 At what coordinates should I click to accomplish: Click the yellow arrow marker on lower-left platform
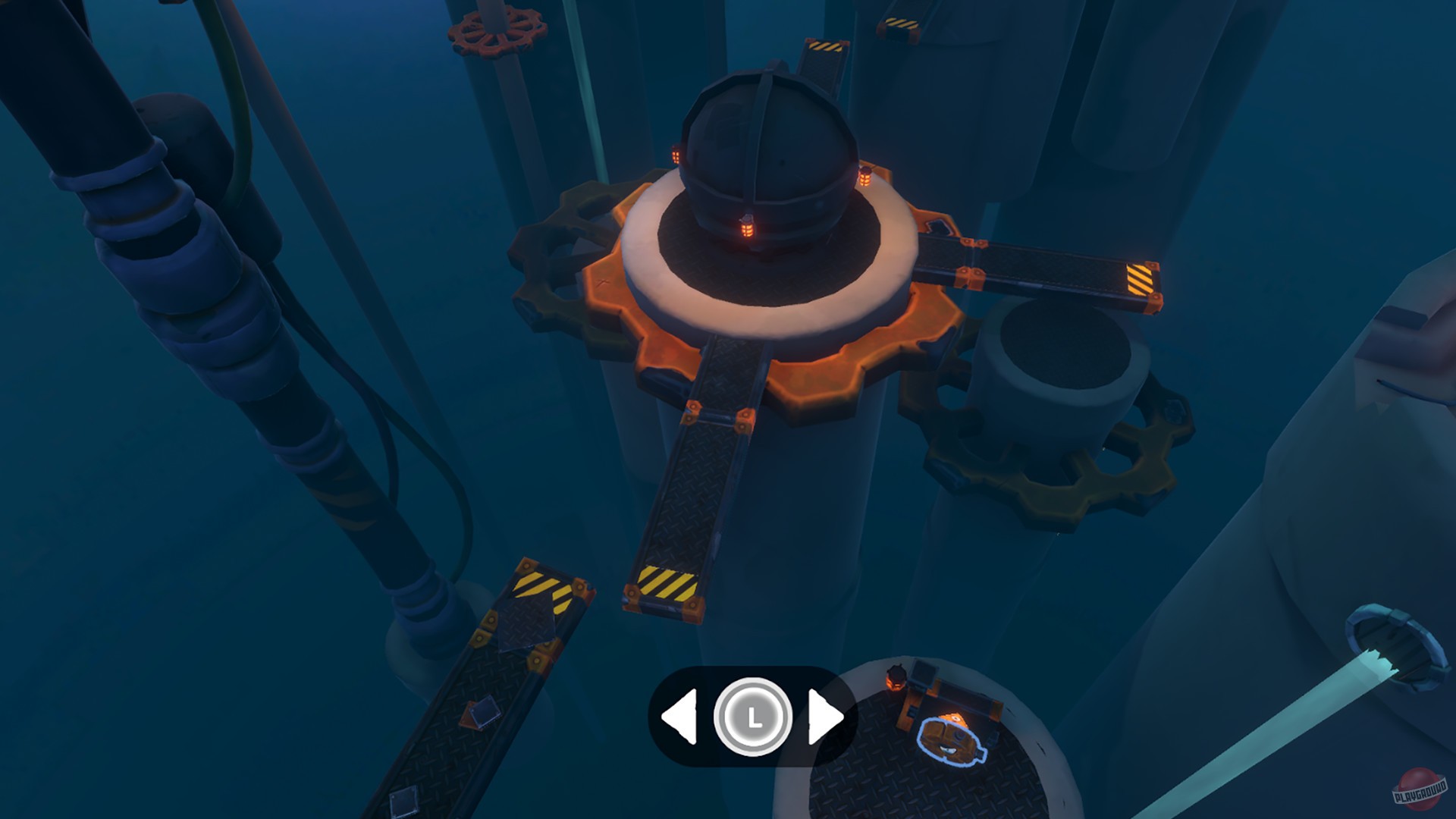tap(538, 588)
